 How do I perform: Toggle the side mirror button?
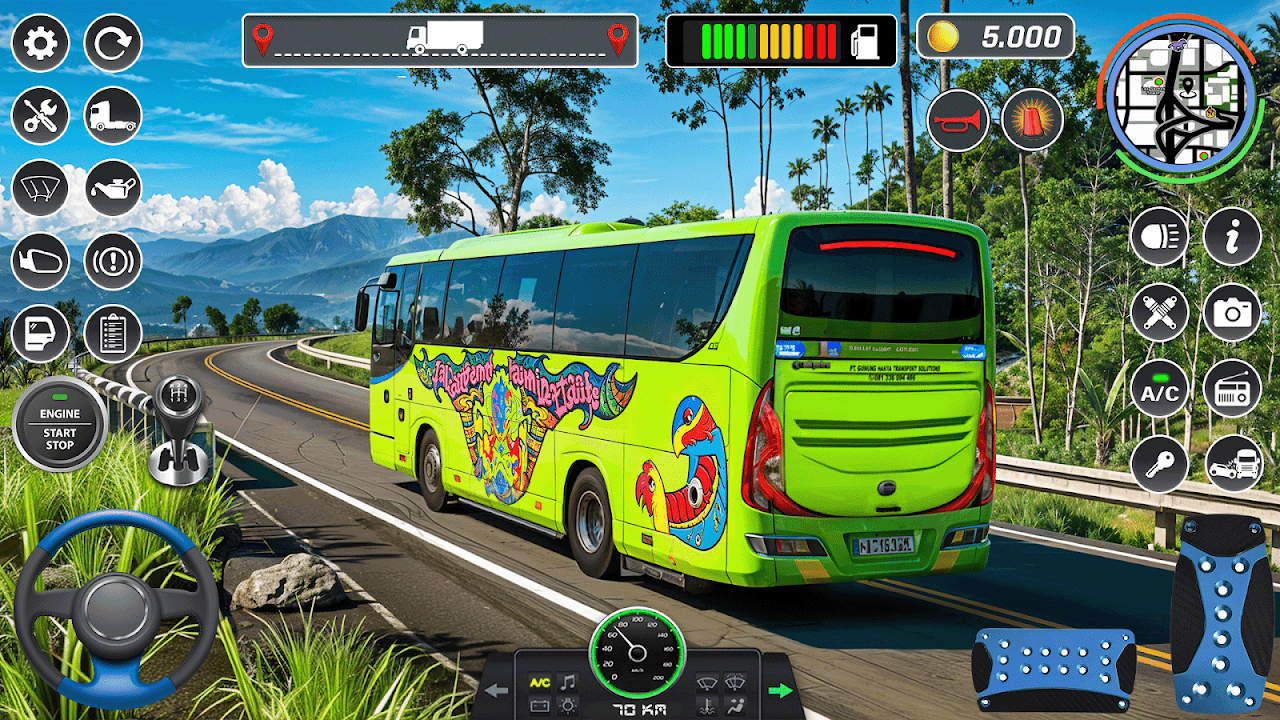coord(40,261)
